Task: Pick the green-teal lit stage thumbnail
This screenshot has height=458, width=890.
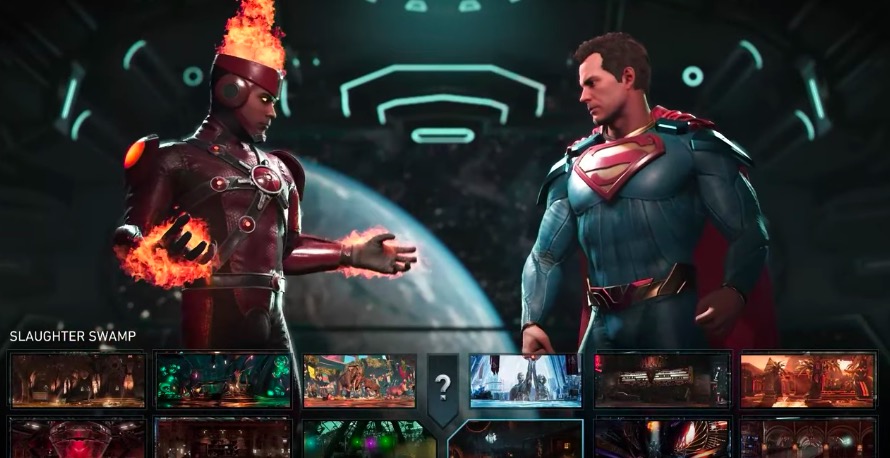Action: pyautogui.click(x=223, y=380)
